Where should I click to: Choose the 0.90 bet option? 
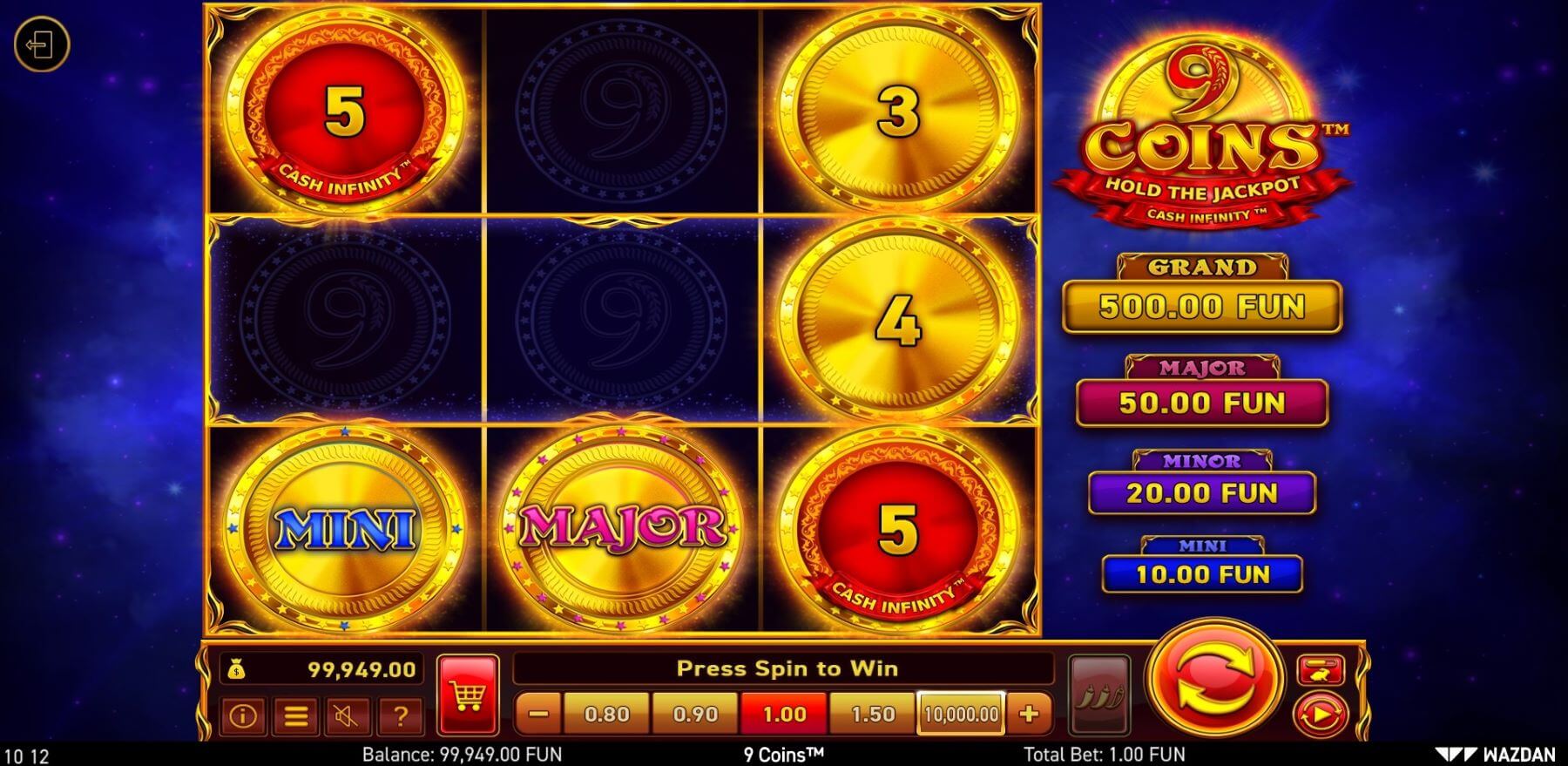click(695, 715)
